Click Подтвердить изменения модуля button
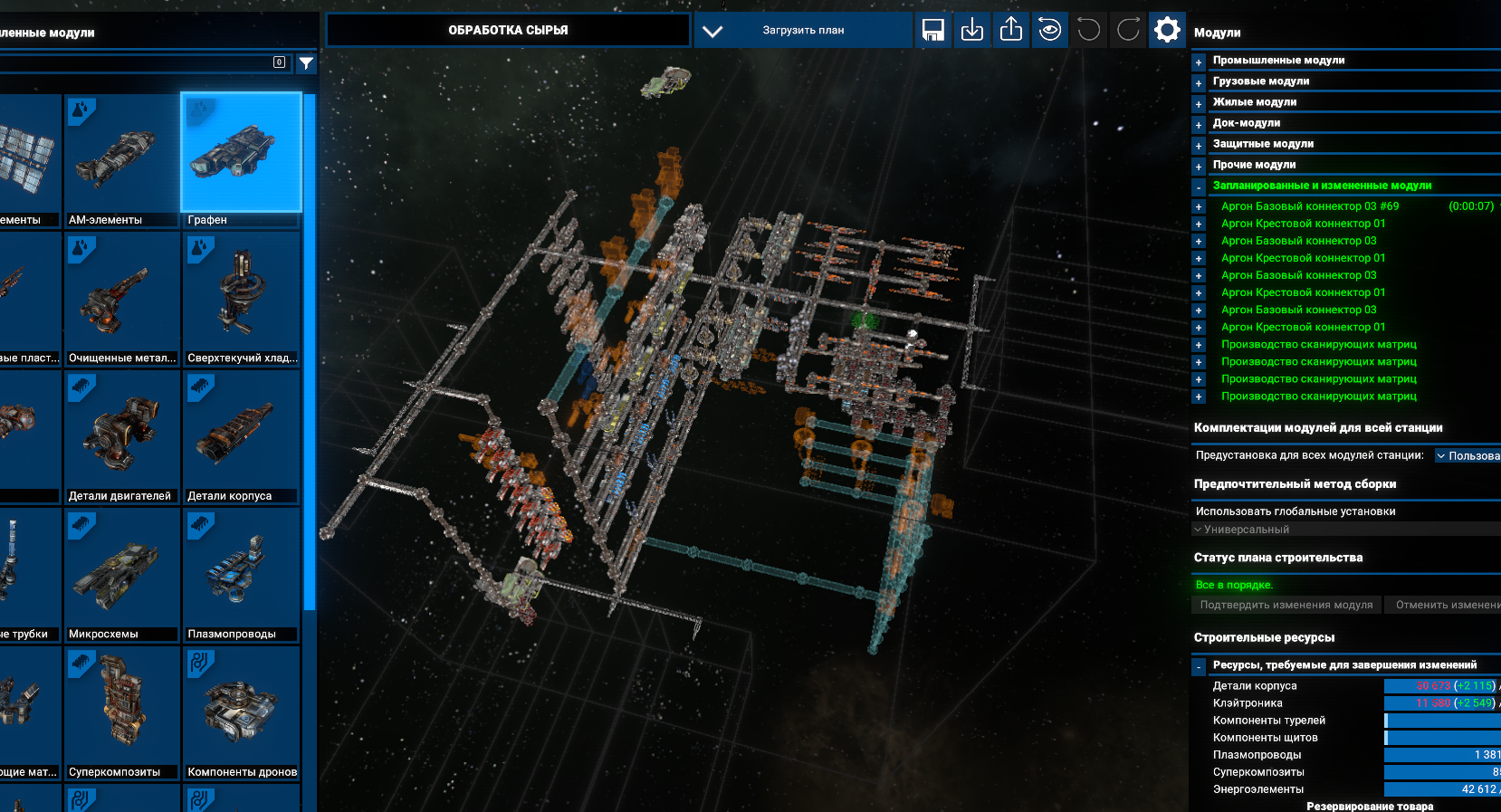Screen dimensions: 1501x812 coord(1286,605)
